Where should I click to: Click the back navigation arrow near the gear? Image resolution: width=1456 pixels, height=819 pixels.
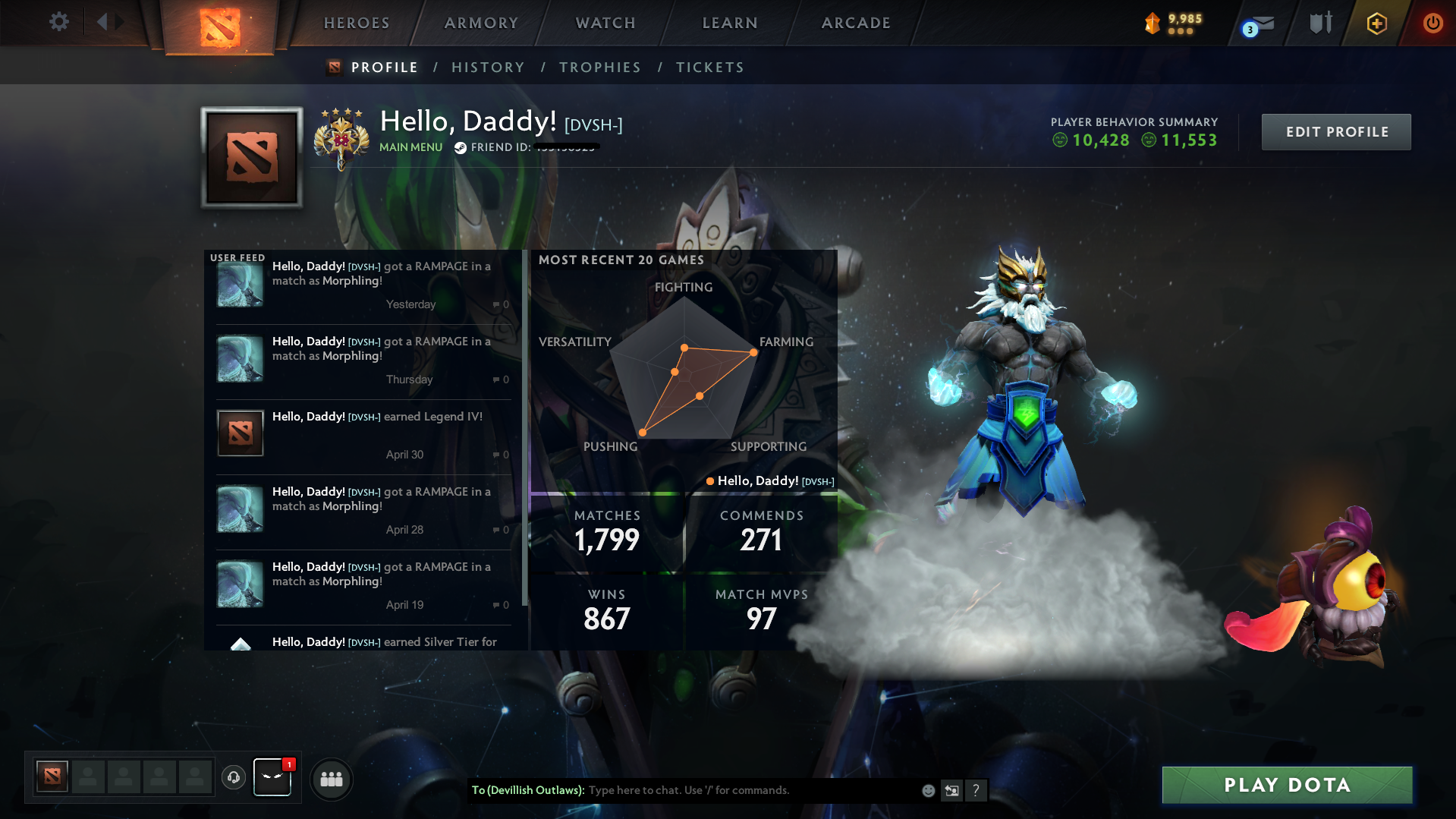(x=104, y=23)
